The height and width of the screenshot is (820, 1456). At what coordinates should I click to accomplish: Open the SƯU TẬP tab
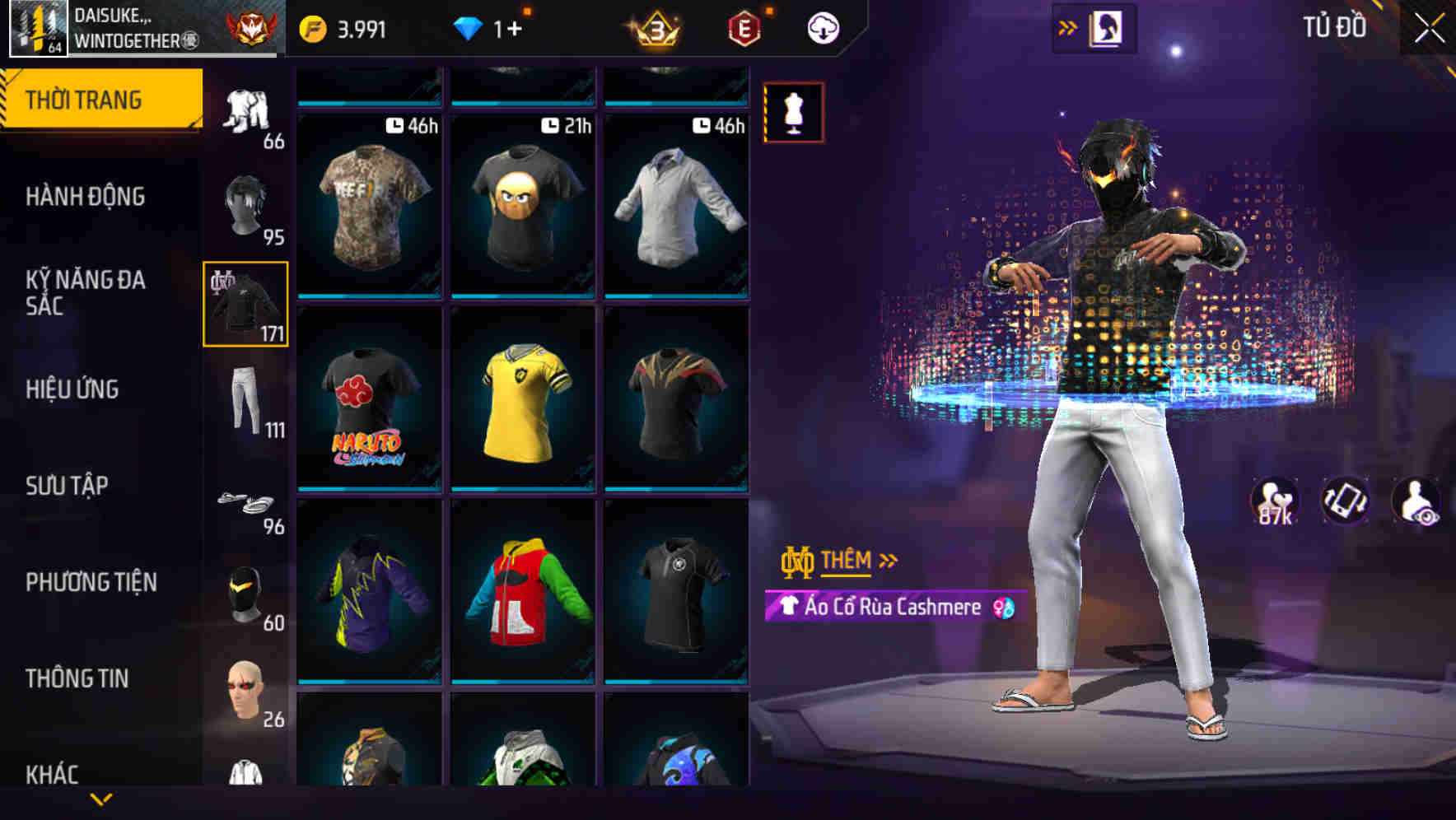[x=66, y=486]
